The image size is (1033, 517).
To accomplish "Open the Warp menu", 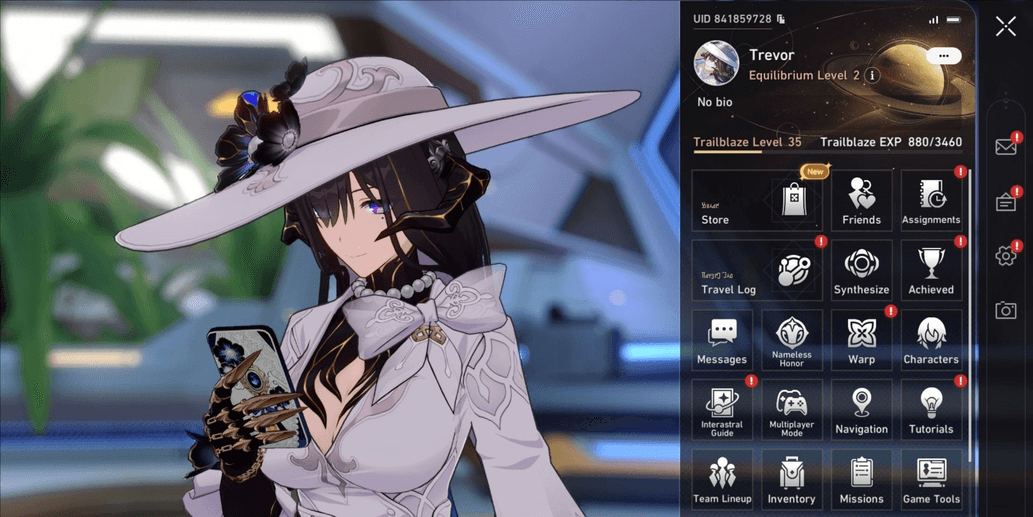I will point(861,341).
